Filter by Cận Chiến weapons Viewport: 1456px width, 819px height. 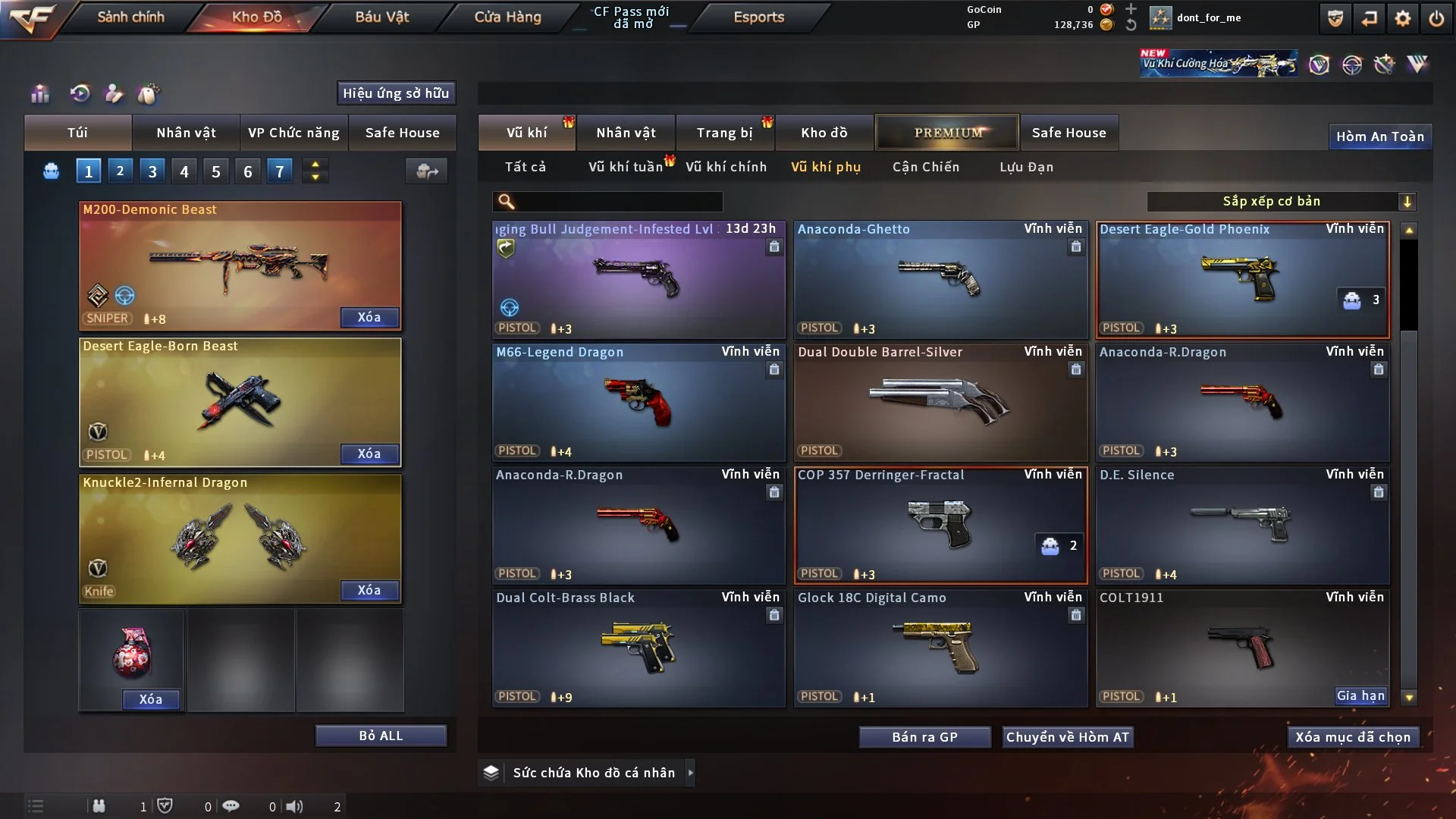[925, 167]
